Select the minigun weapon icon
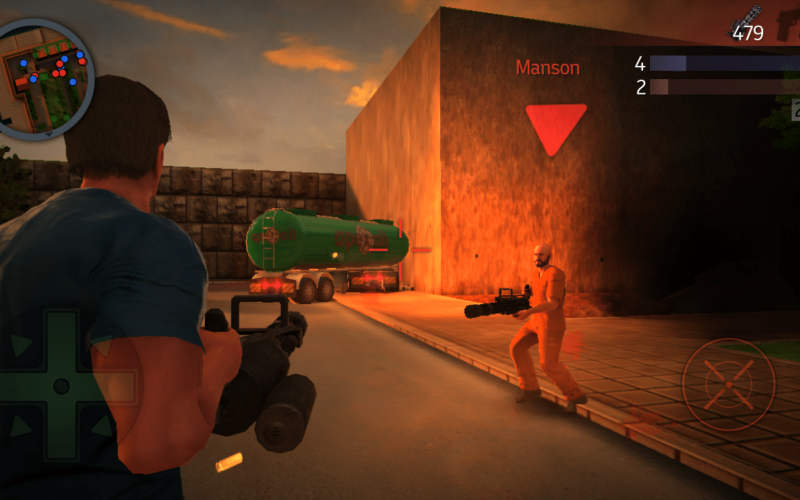 tap(745, 18)
